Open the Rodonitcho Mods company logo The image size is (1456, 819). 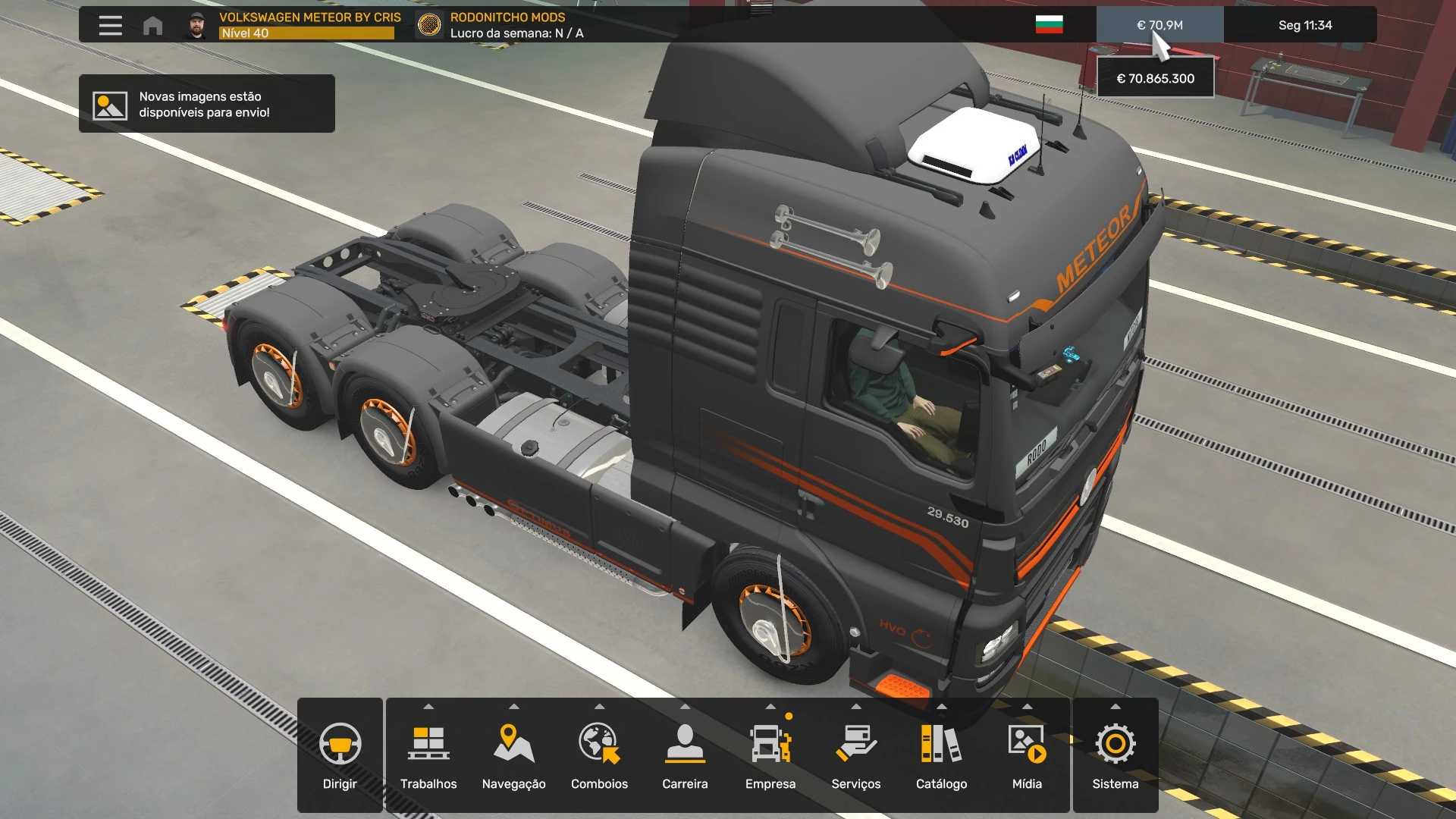tap(429, 25)
